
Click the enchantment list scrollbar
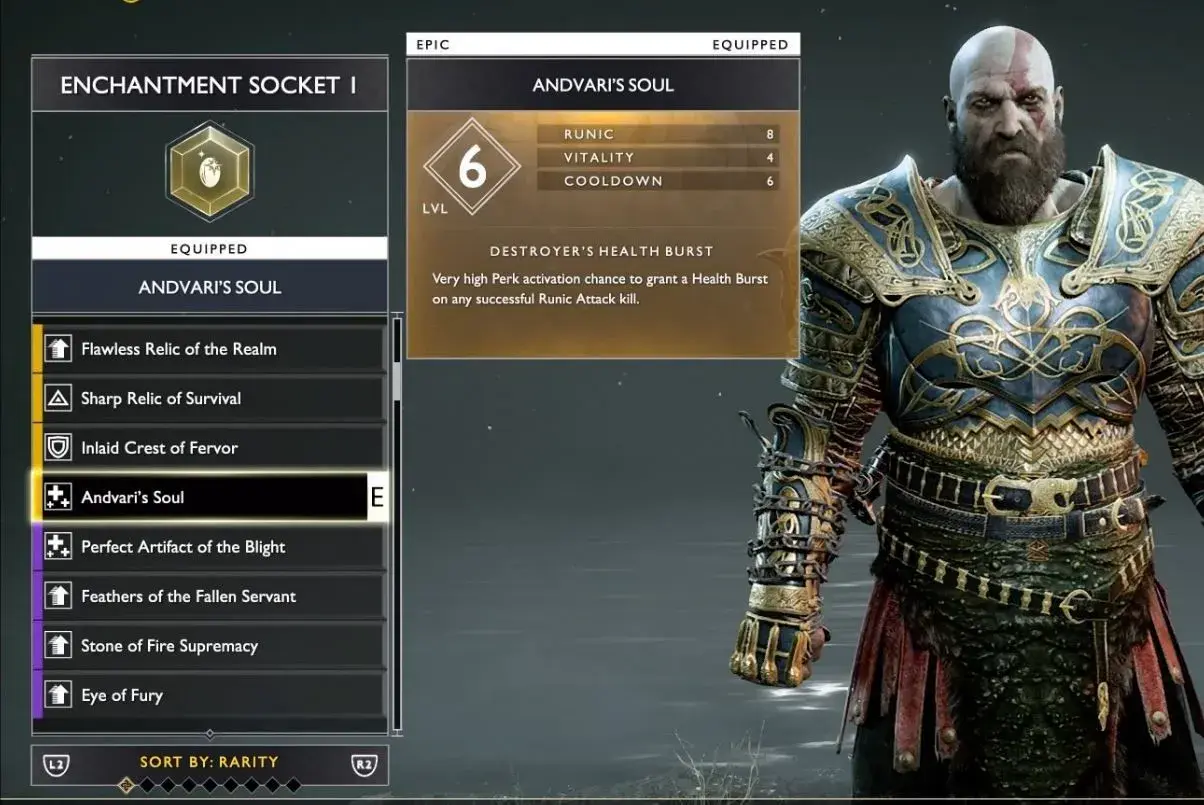click(x=396, y=380)
